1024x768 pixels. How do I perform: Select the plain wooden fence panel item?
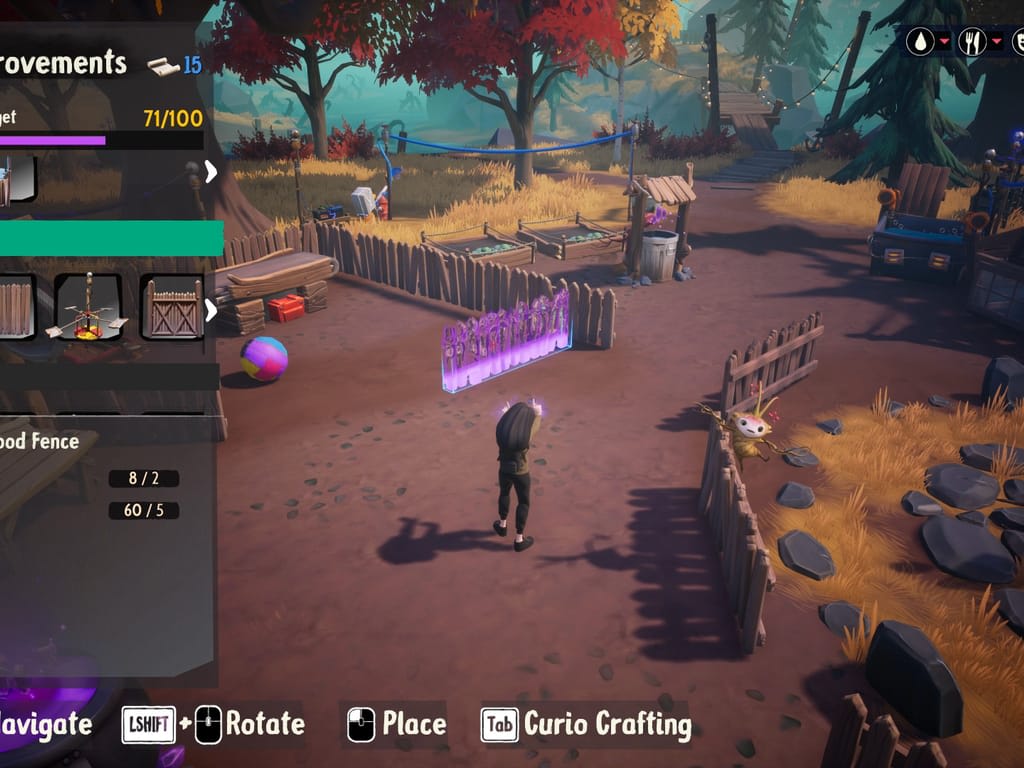[x=15, y=307]
